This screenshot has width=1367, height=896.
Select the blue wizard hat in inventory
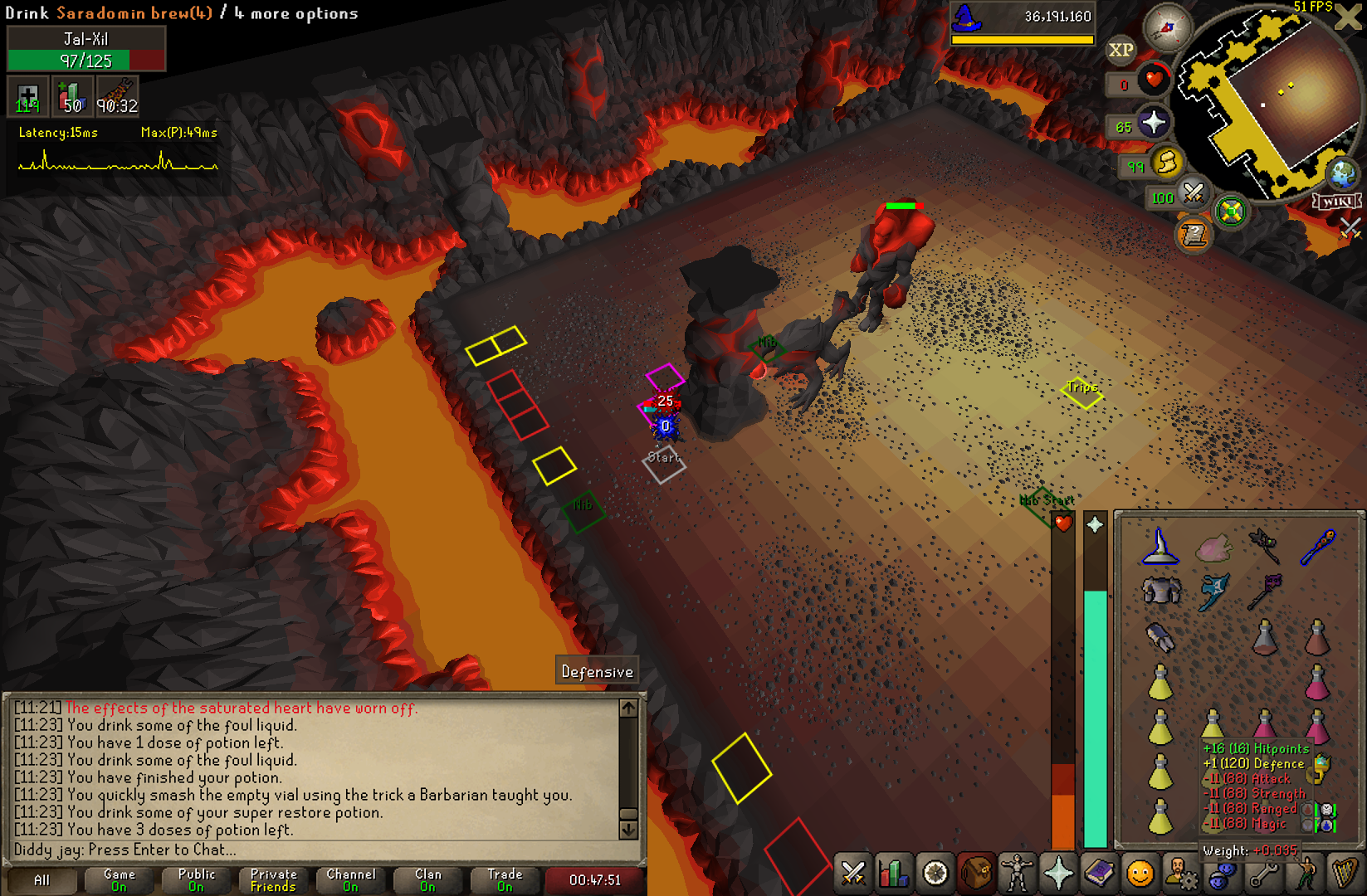tap(1160, 548)
